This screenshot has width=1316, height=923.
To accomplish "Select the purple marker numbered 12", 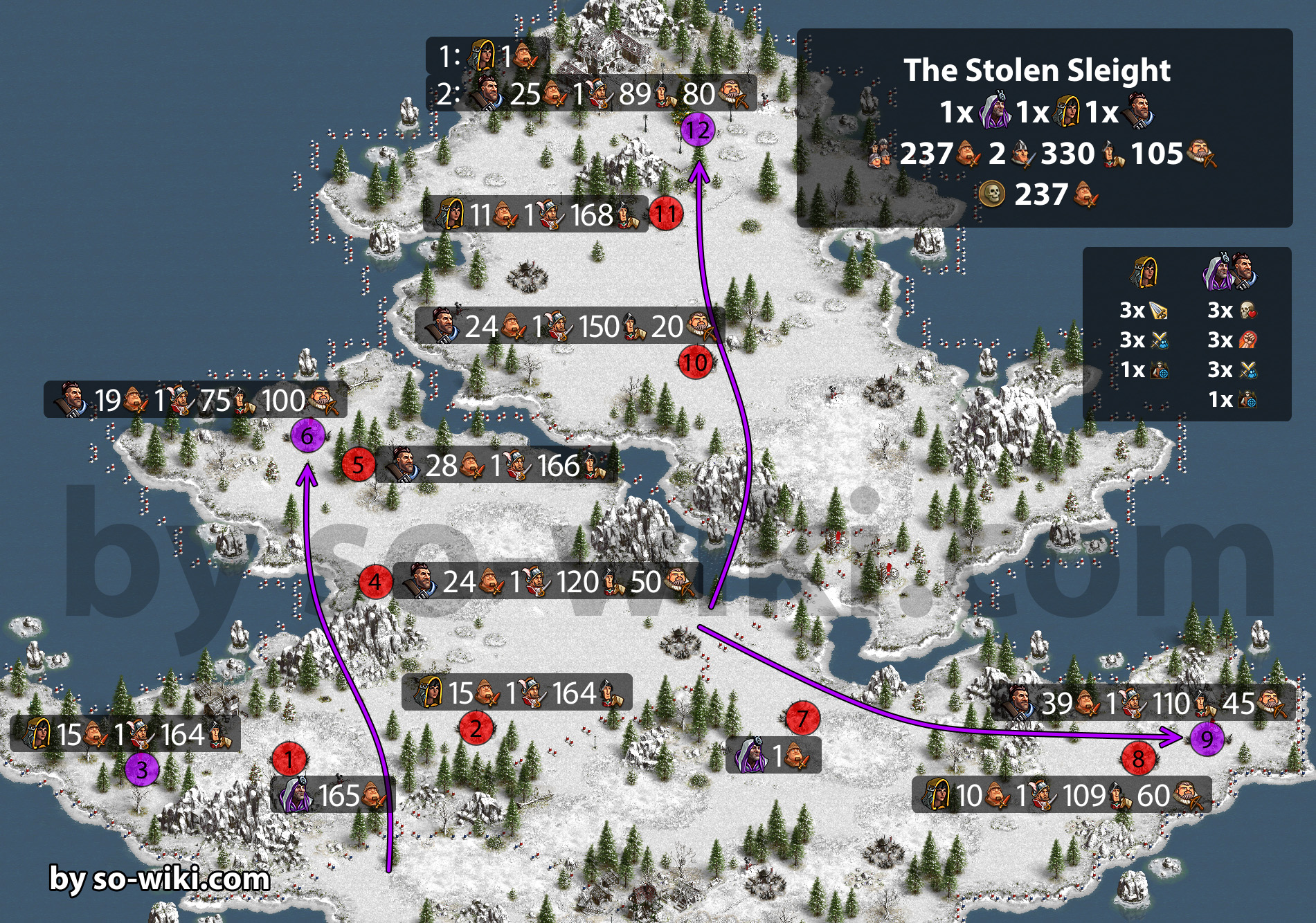I will point(698,130).
